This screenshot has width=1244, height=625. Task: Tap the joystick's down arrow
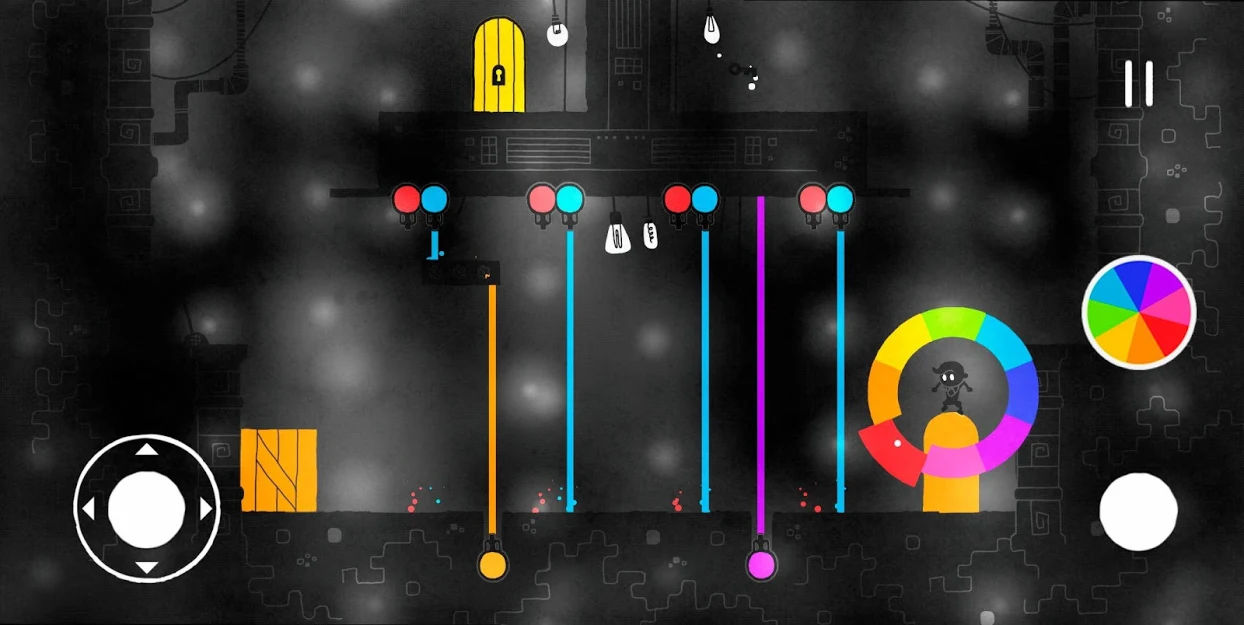tap(147, 568)
